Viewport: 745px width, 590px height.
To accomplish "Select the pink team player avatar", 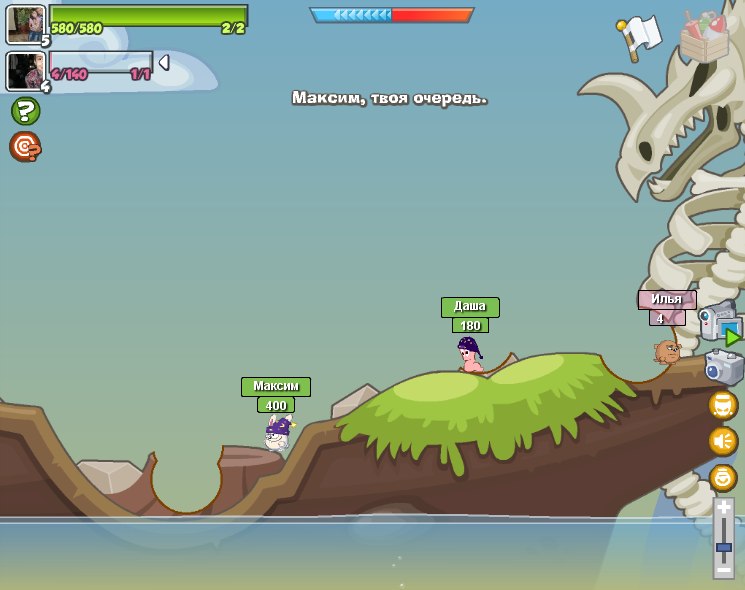I will point(24,71).
